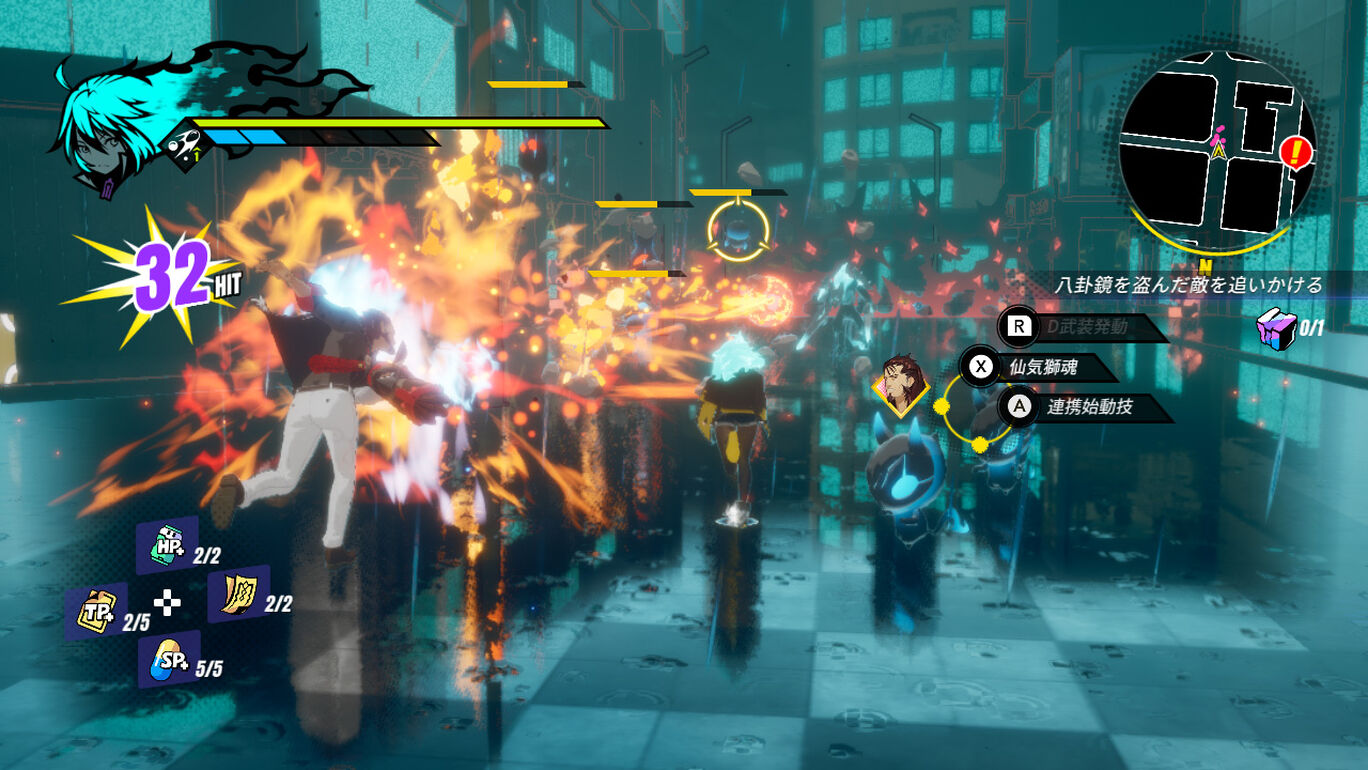The width and height of the screenshot is (1368, 770).
Task: Use the TP+ recovery item
Action: [96, 611]
